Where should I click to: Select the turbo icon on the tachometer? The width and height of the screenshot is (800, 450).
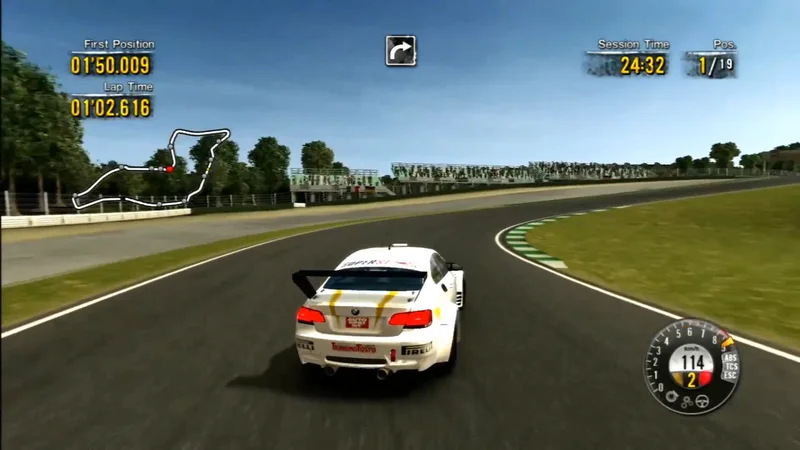point(671,396)
